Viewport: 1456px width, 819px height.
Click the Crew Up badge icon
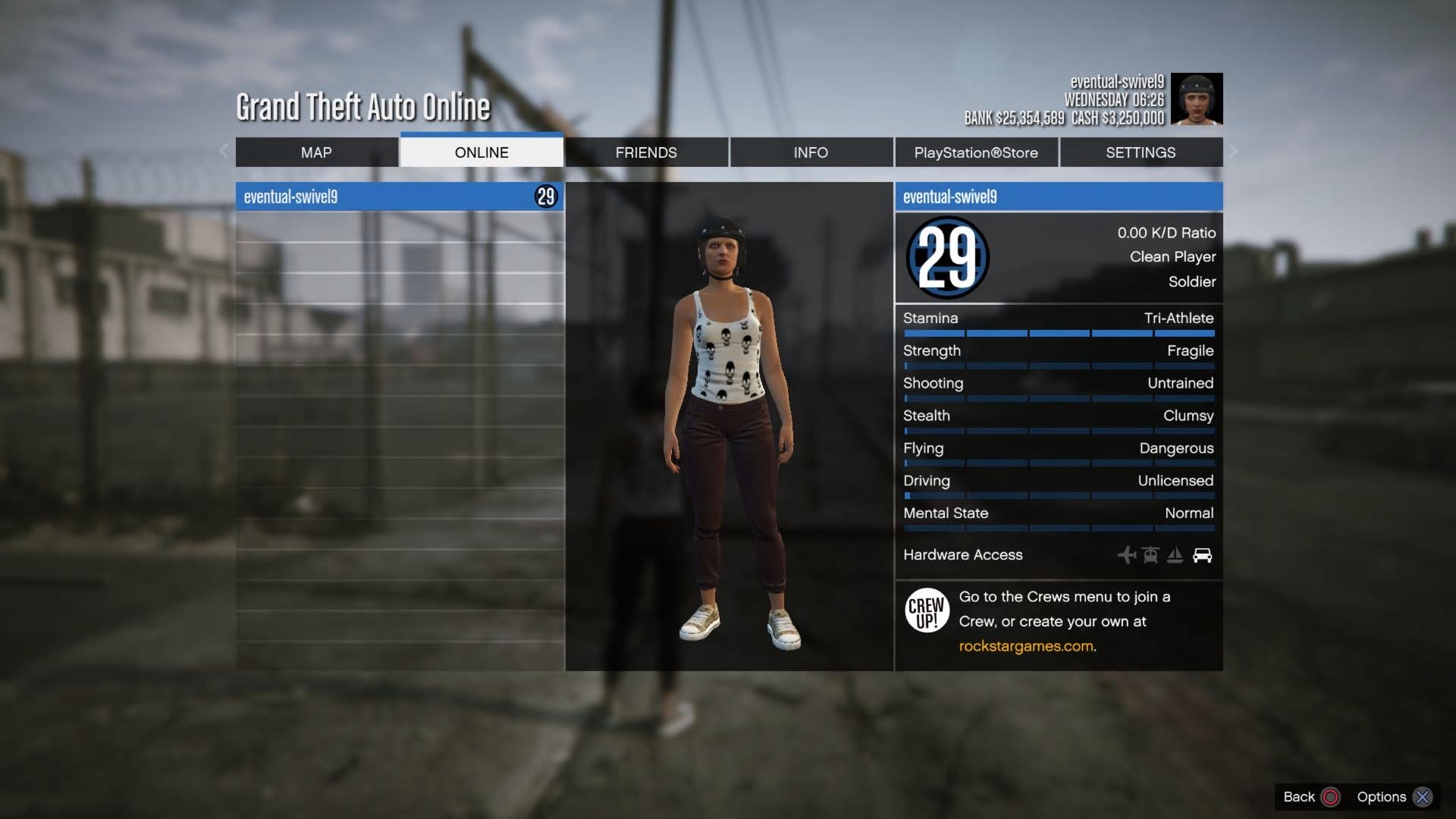click(x=927, y=610)
